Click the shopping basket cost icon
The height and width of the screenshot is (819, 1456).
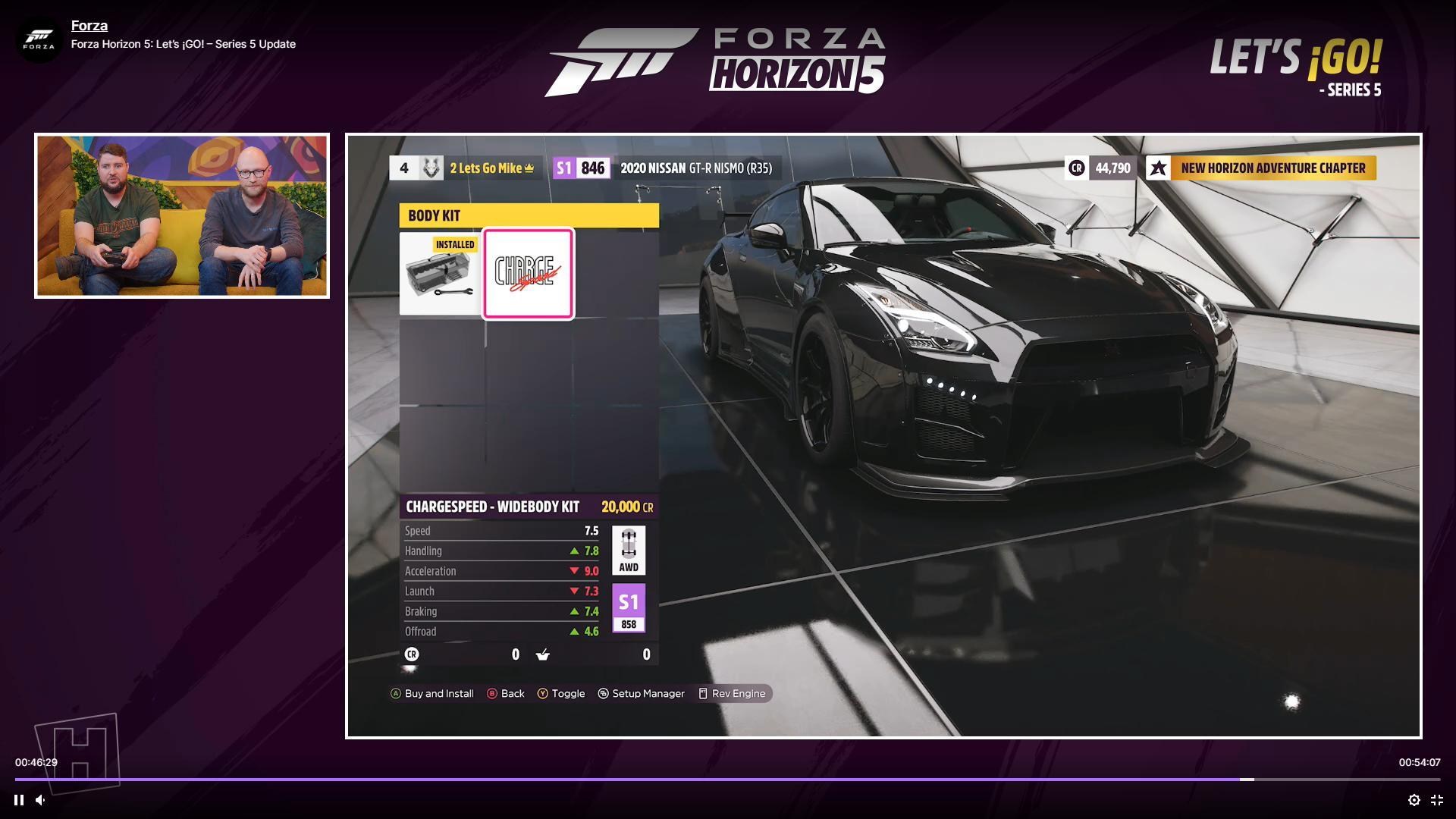543,654
